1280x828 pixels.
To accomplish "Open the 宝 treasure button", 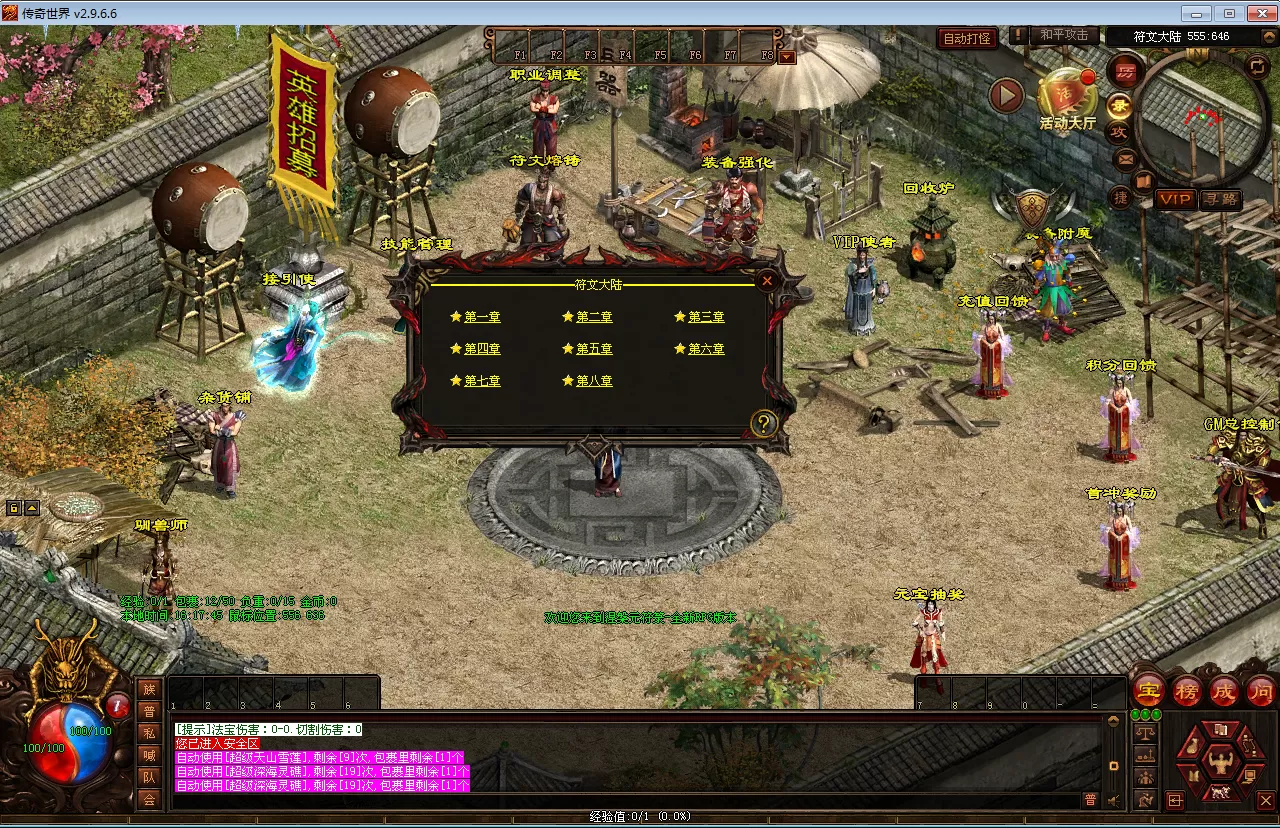I will click(1149, 690).
